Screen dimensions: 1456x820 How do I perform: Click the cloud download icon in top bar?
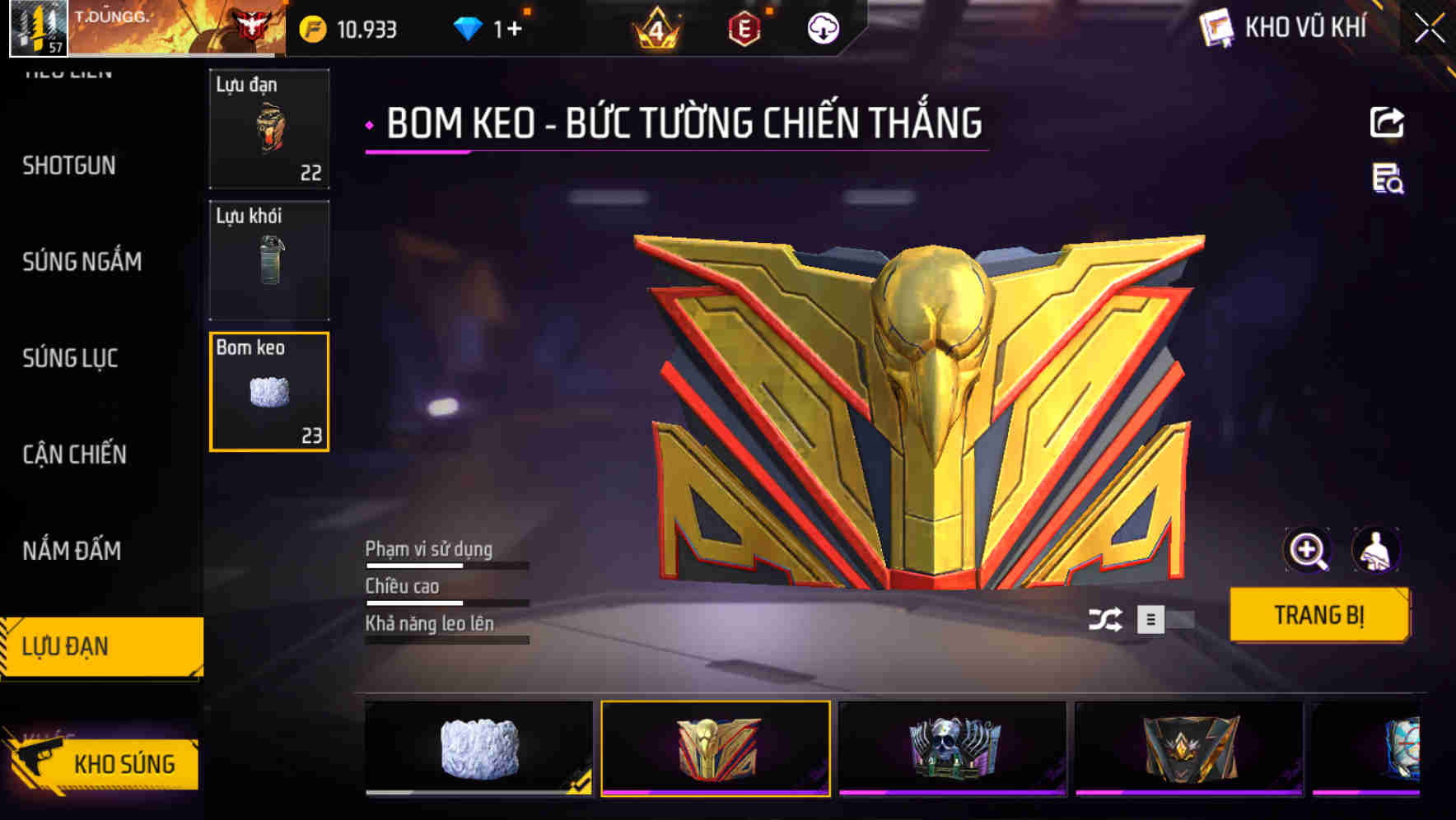pos(823,28)
